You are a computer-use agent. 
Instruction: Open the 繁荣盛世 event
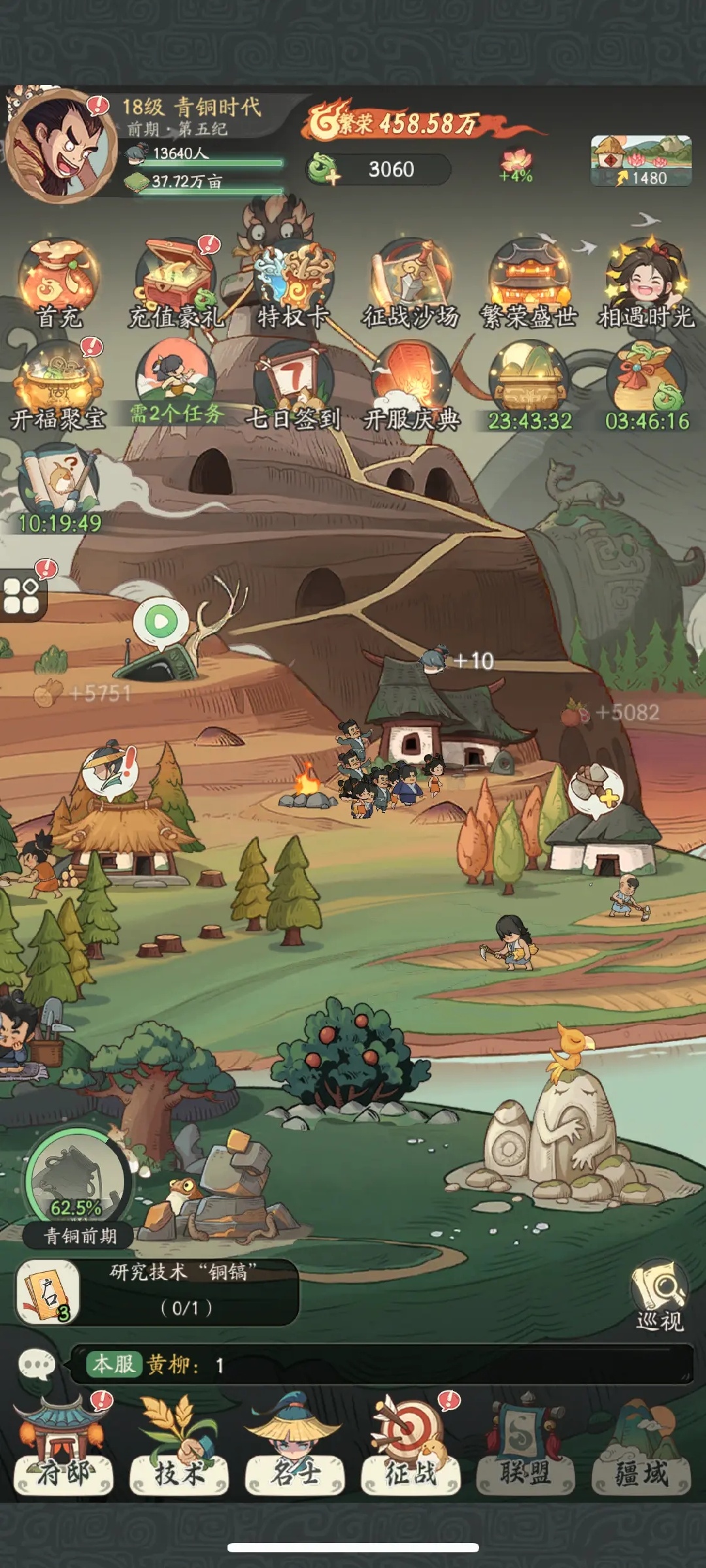point(529,281)
